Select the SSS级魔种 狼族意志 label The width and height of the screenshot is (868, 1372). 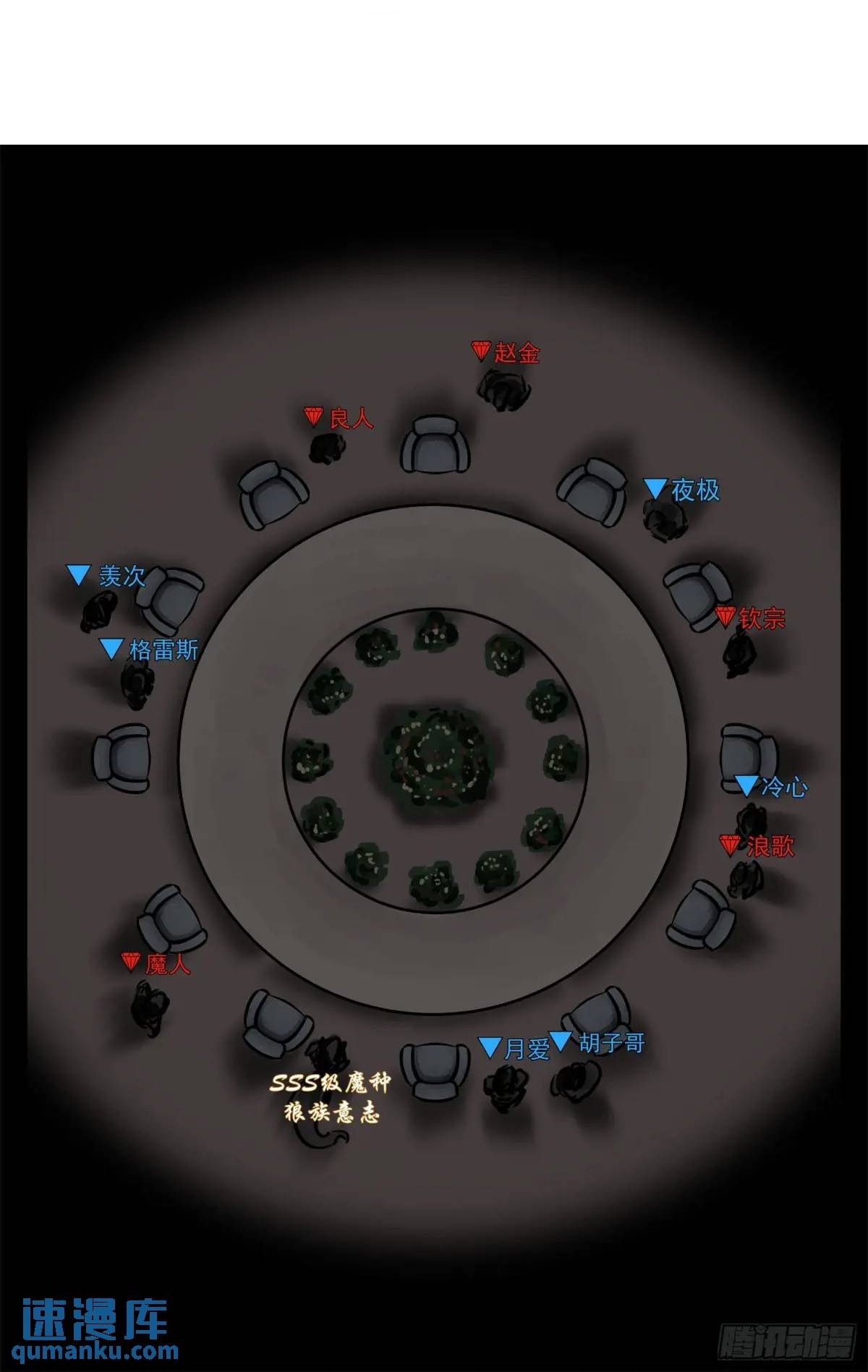point(330,1097)
